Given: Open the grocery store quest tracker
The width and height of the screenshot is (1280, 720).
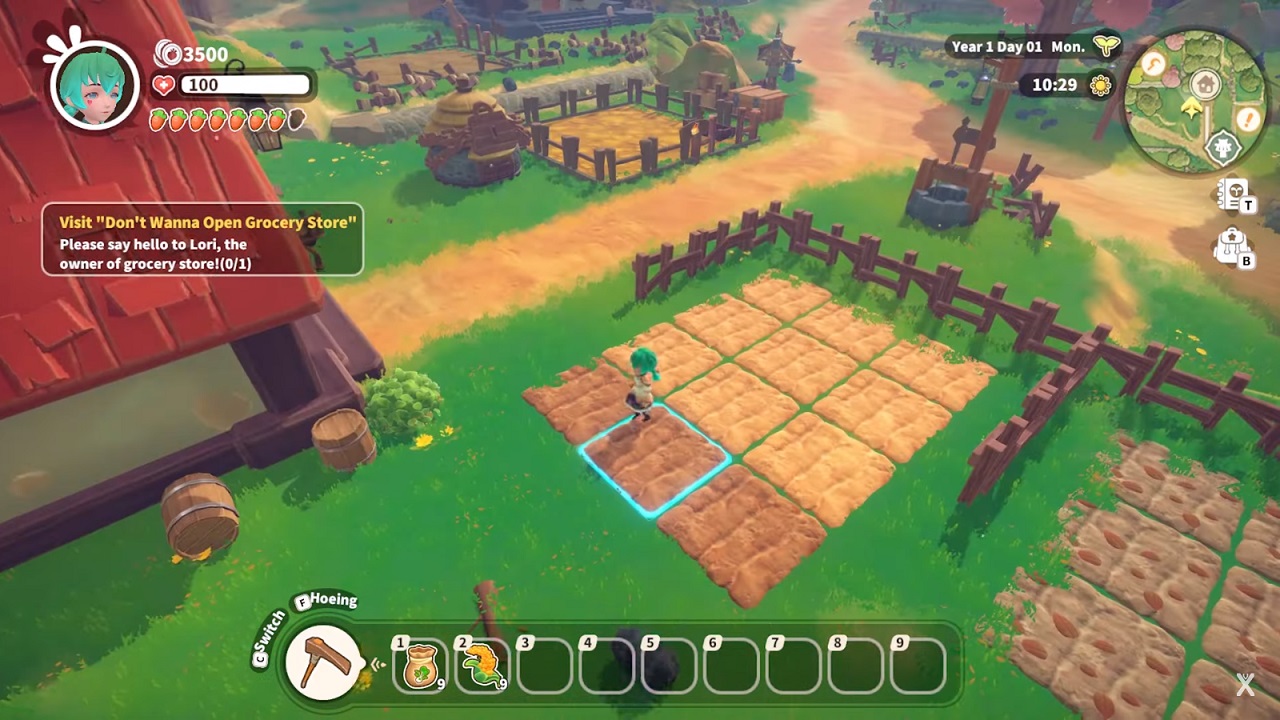Looking at the screenshot, I should [x=202, y=239].
